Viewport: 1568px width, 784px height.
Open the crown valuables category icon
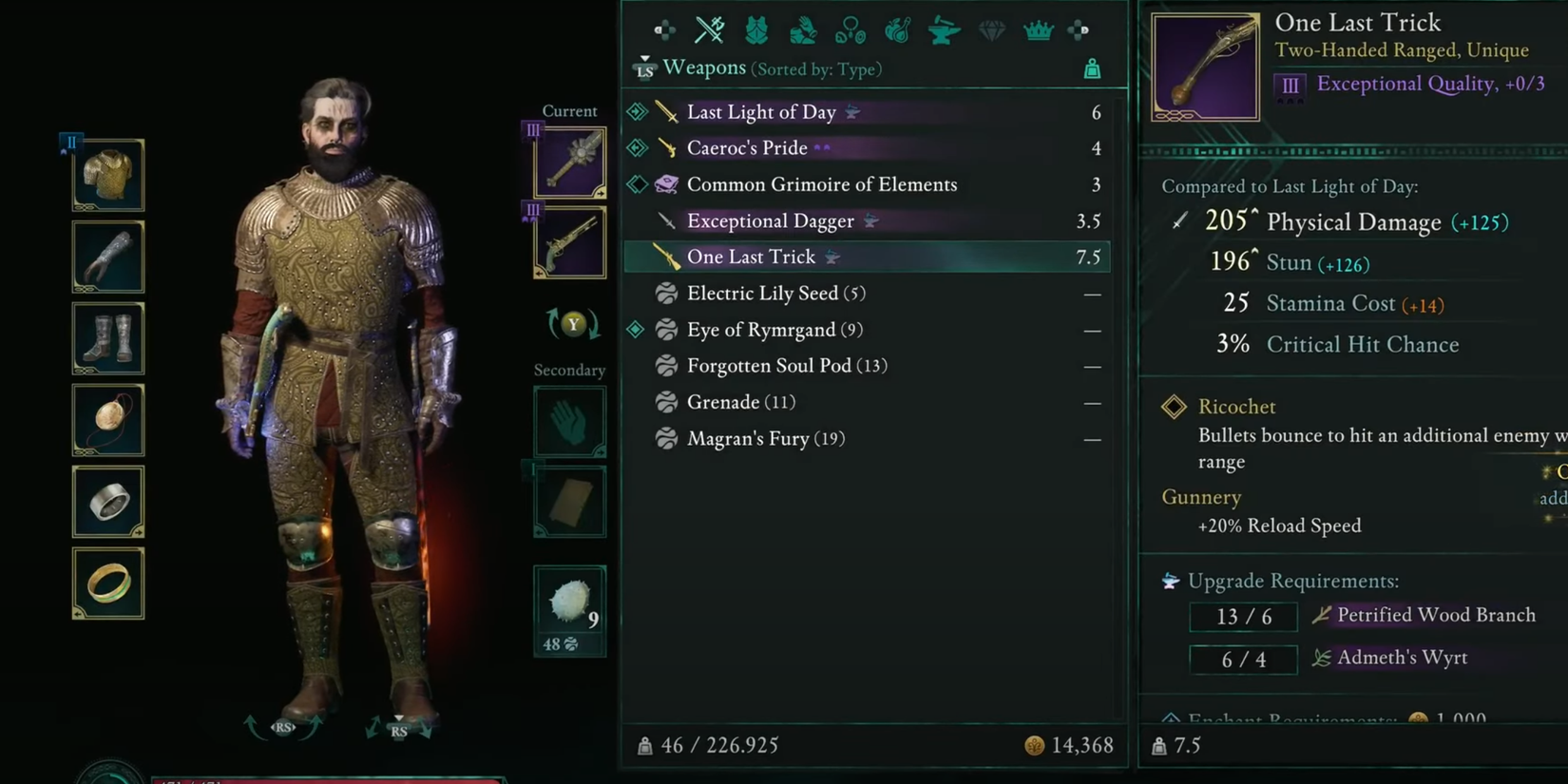[1037, 29]
